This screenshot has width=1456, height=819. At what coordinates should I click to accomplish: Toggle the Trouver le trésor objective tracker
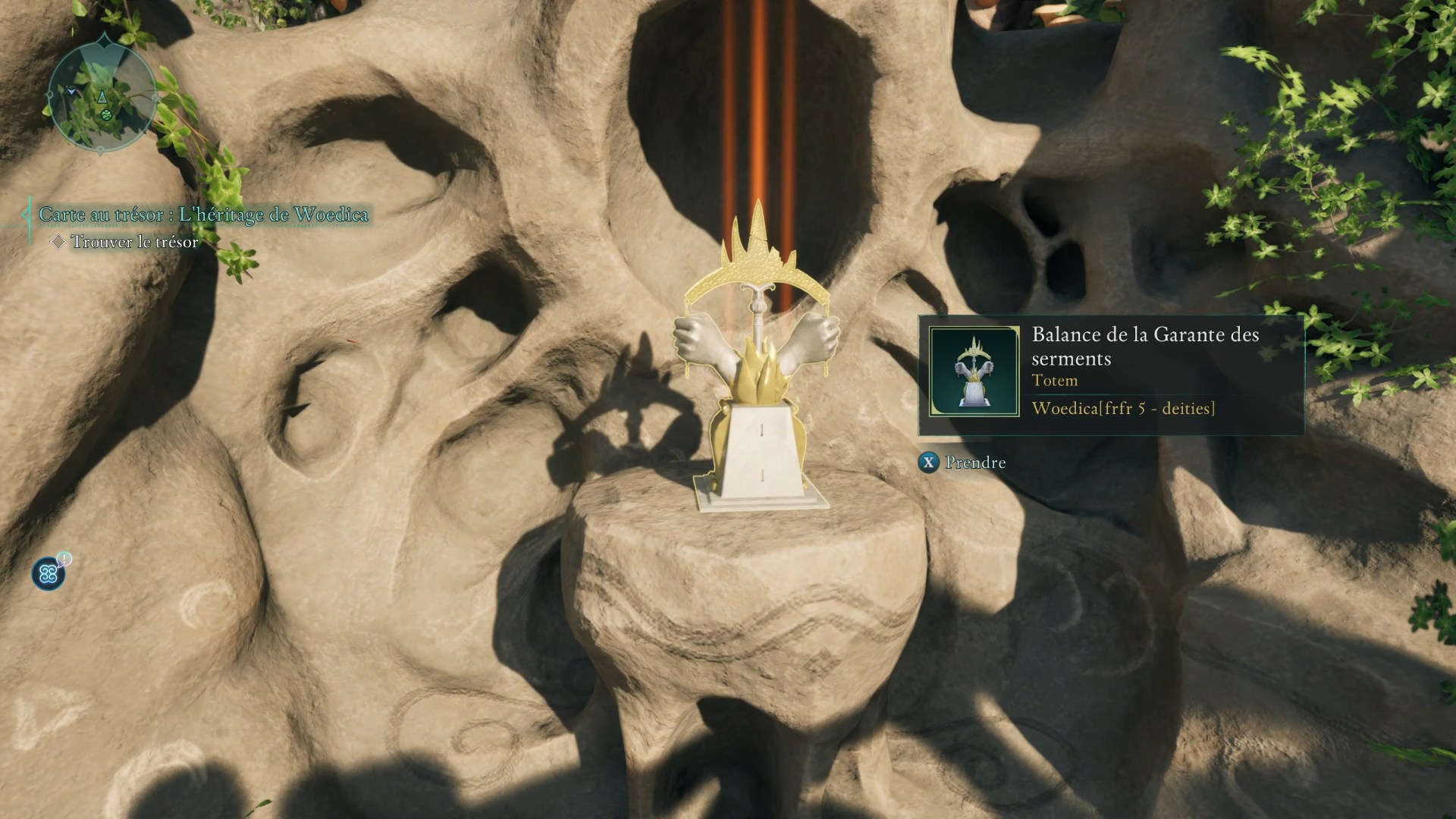point(133,242)
